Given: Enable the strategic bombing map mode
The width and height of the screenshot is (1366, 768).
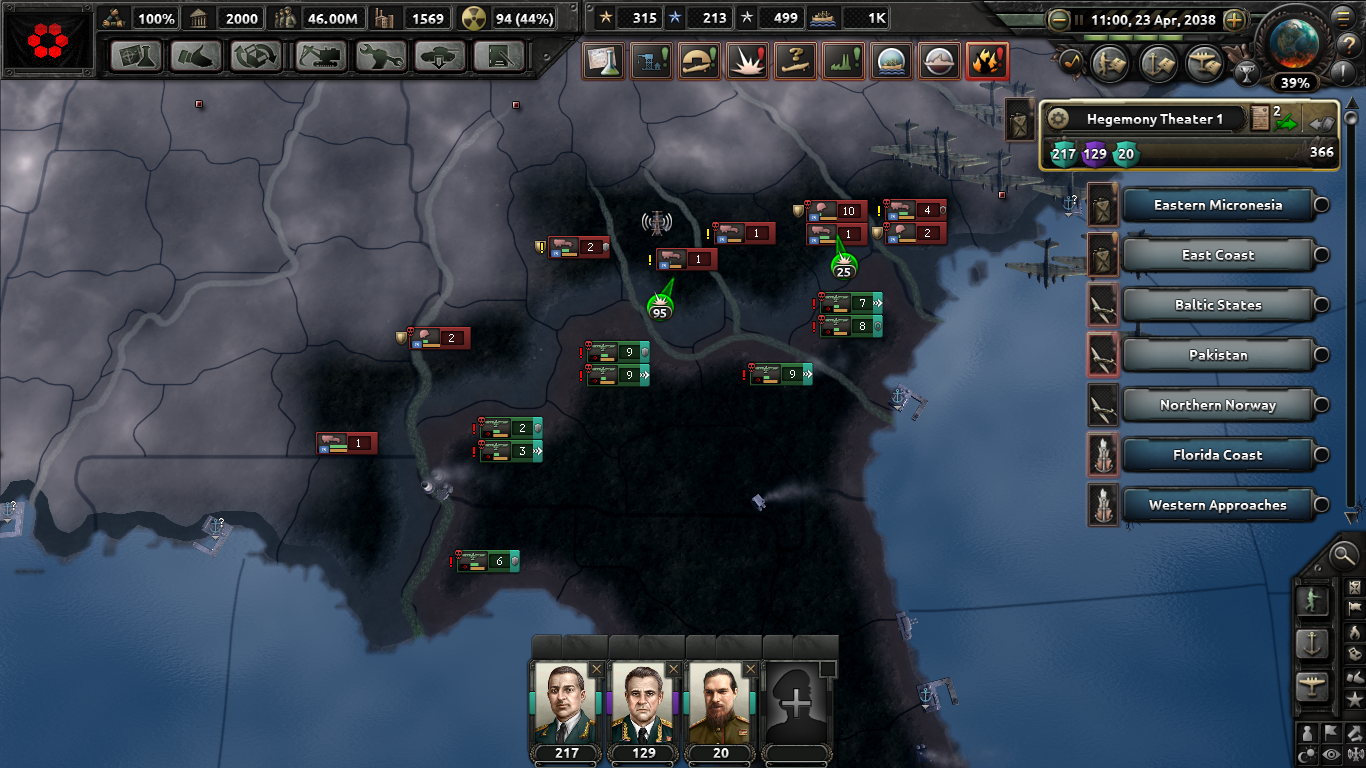Looking at the screenshot, I should pos(989,62).
